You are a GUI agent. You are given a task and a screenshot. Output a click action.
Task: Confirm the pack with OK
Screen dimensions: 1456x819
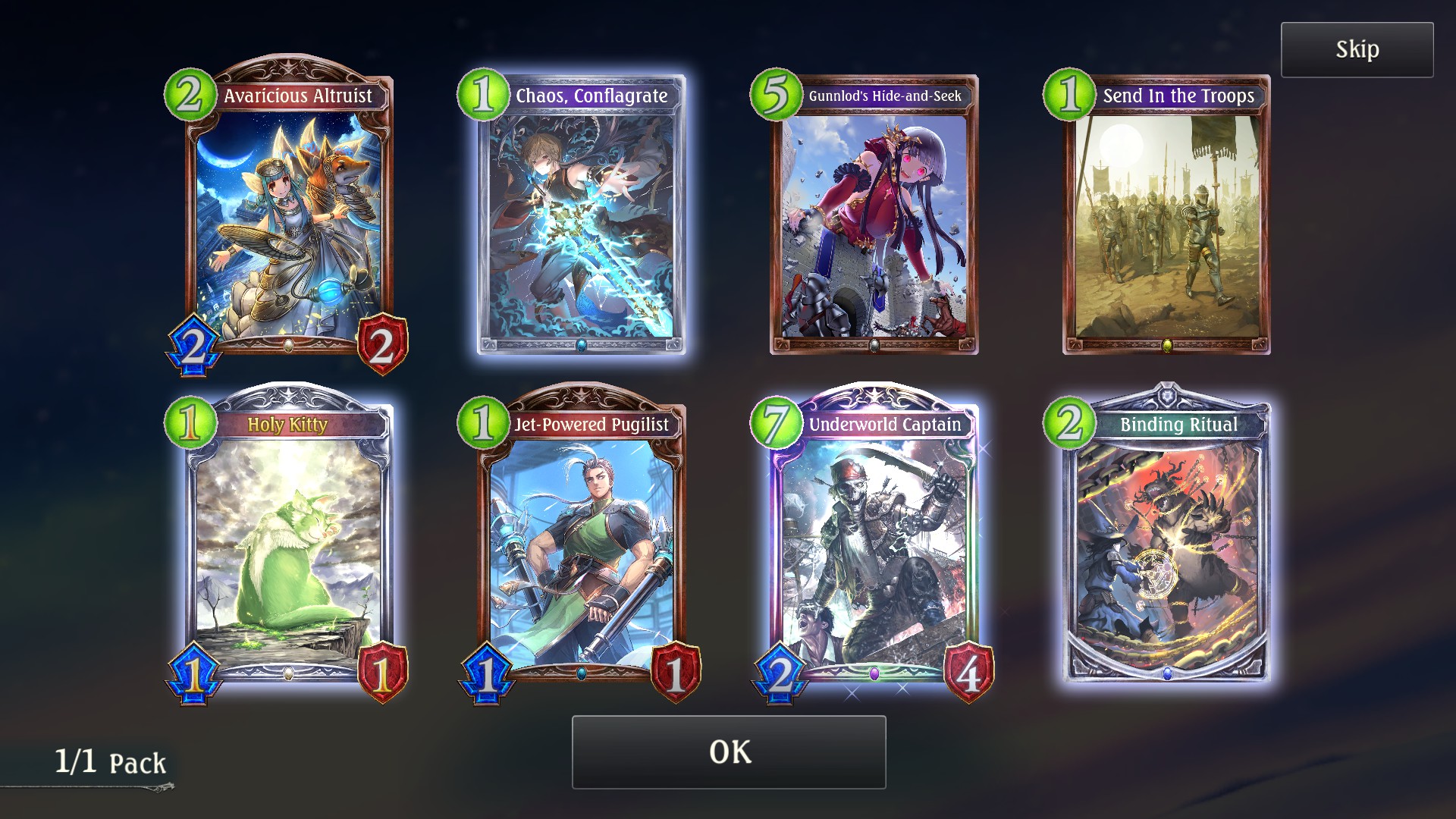pyautogui.click(x=729, y=752)
